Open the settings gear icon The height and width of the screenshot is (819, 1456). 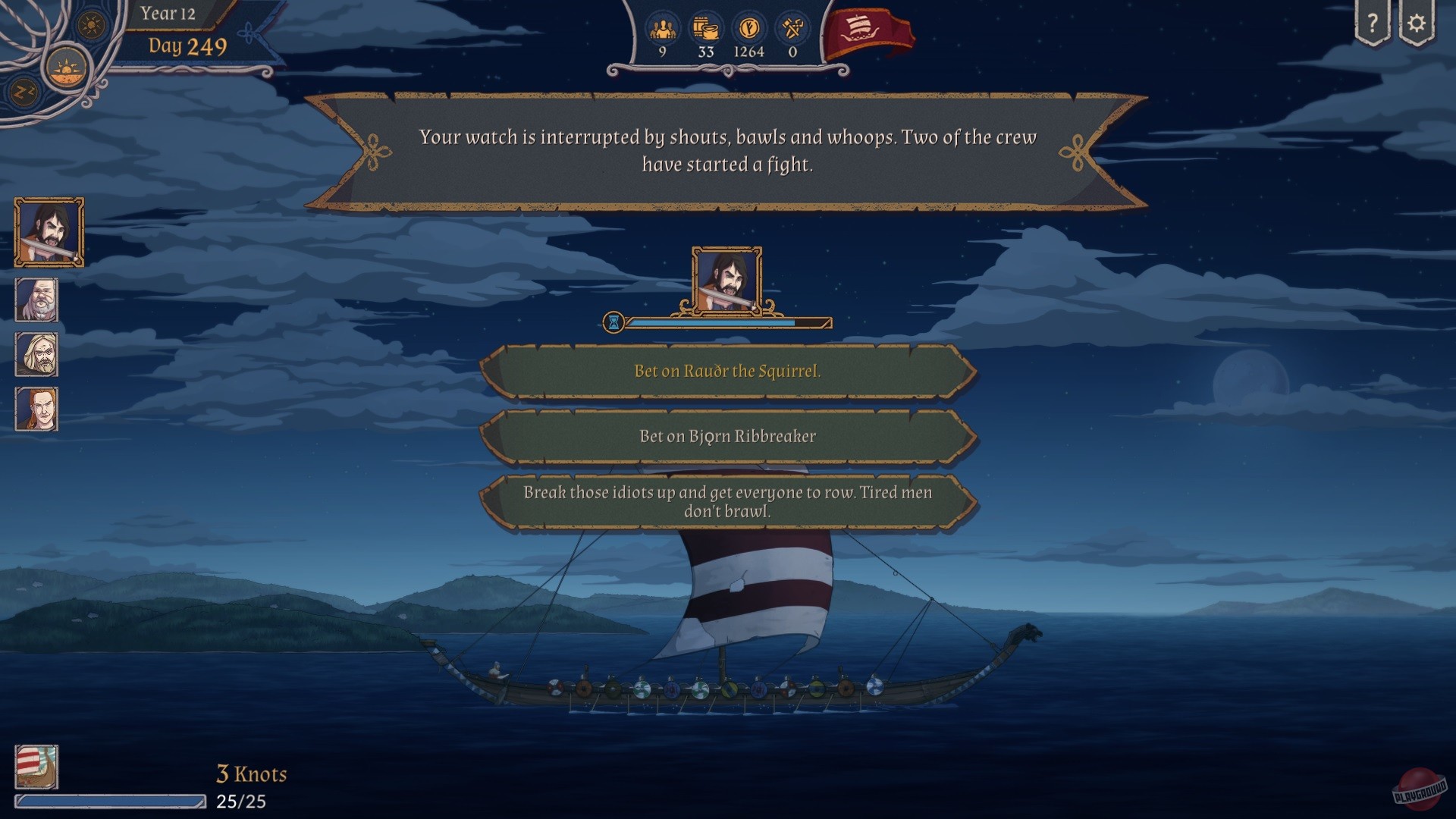tap(1417, 23)
